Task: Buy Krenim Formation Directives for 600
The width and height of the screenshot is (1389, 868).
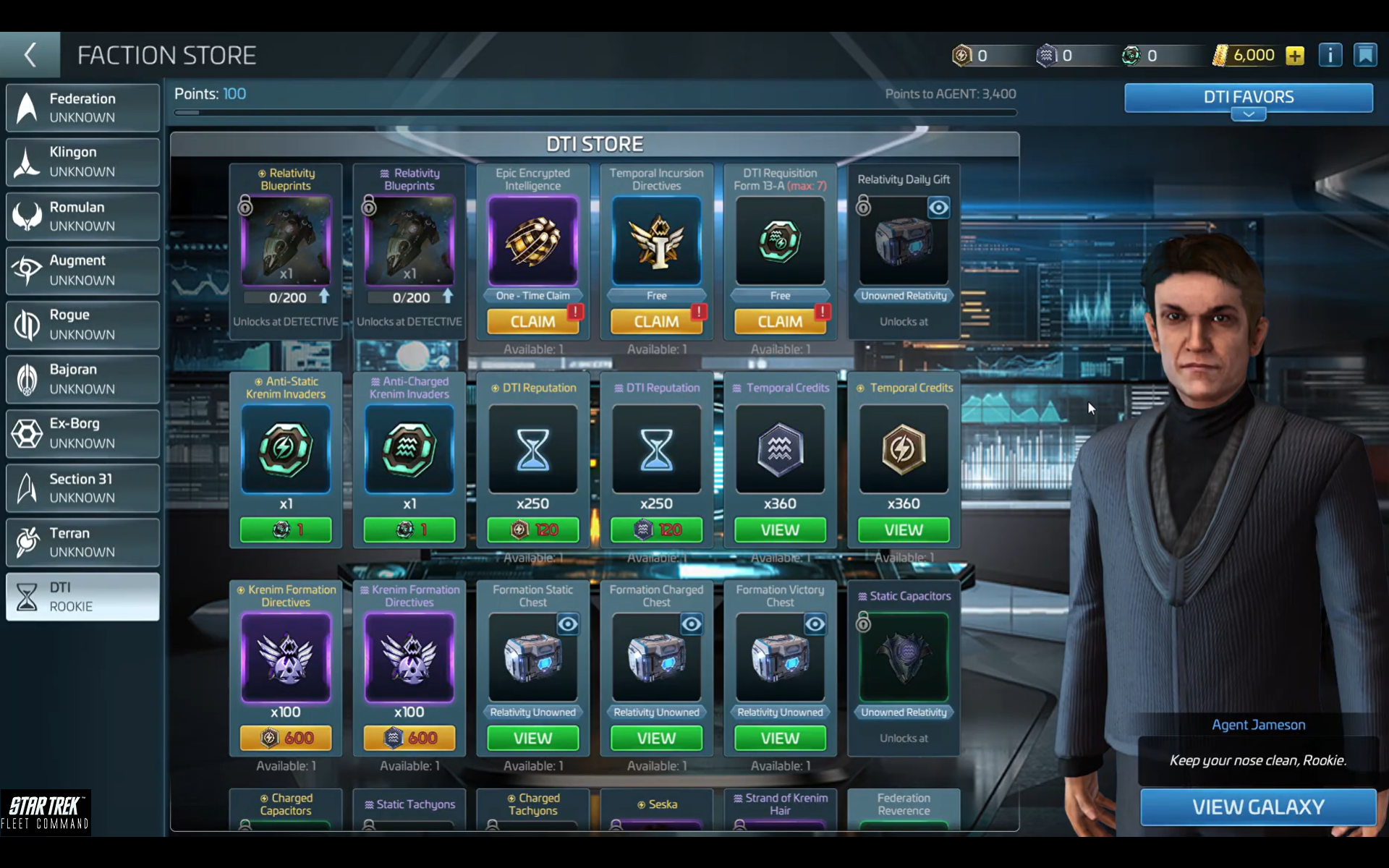Action: point(286,737)
